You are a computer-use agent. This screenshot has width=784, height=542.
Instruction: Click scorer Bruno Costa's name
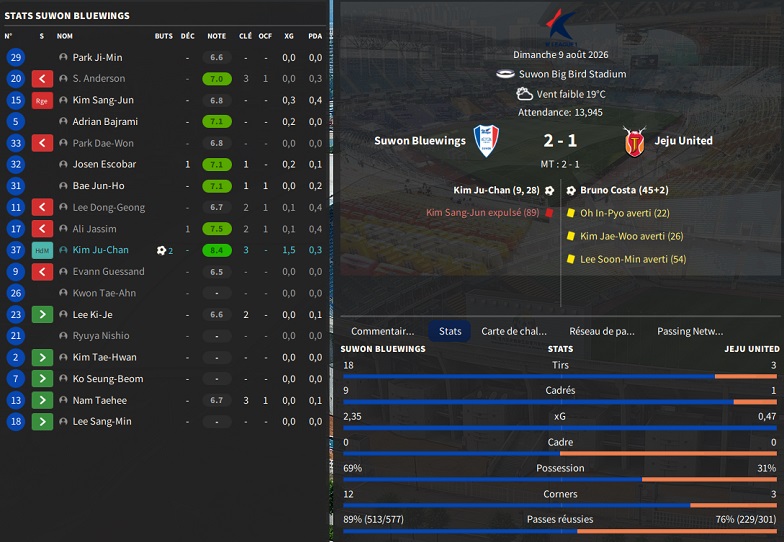point(610,189)
